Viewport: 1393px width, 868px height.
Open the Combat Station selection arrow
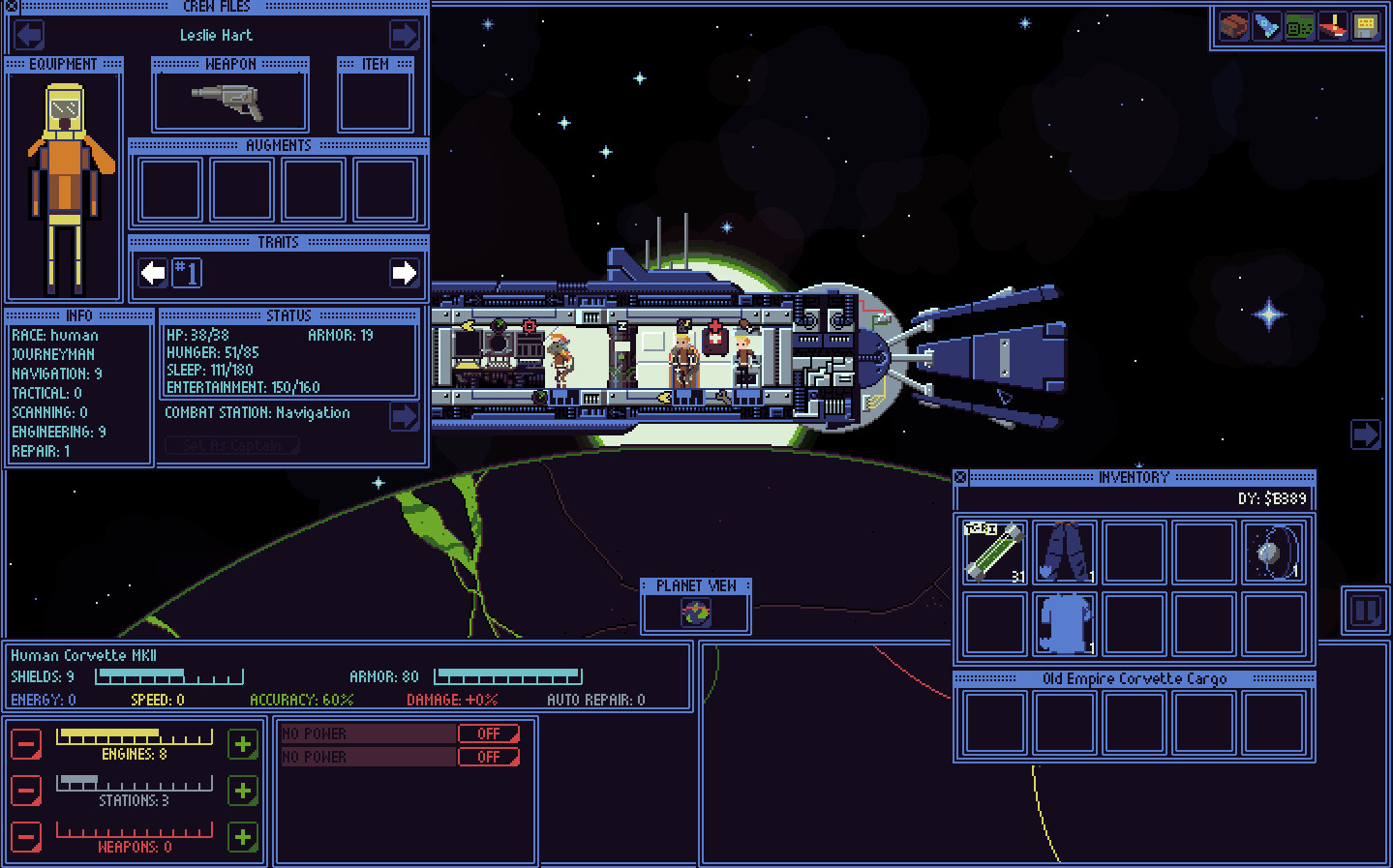(404, 416)
